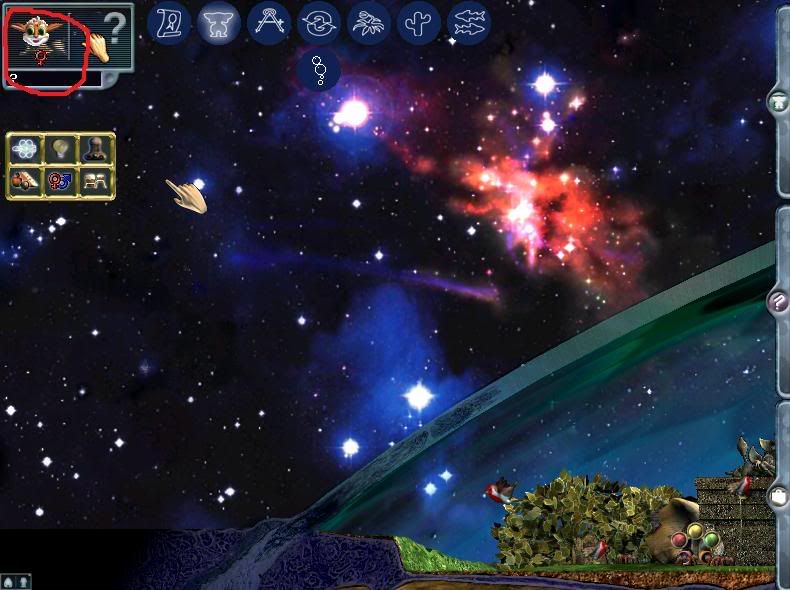
Task: Open the inventory bag side panel tab
Action: tap(778, 497)
